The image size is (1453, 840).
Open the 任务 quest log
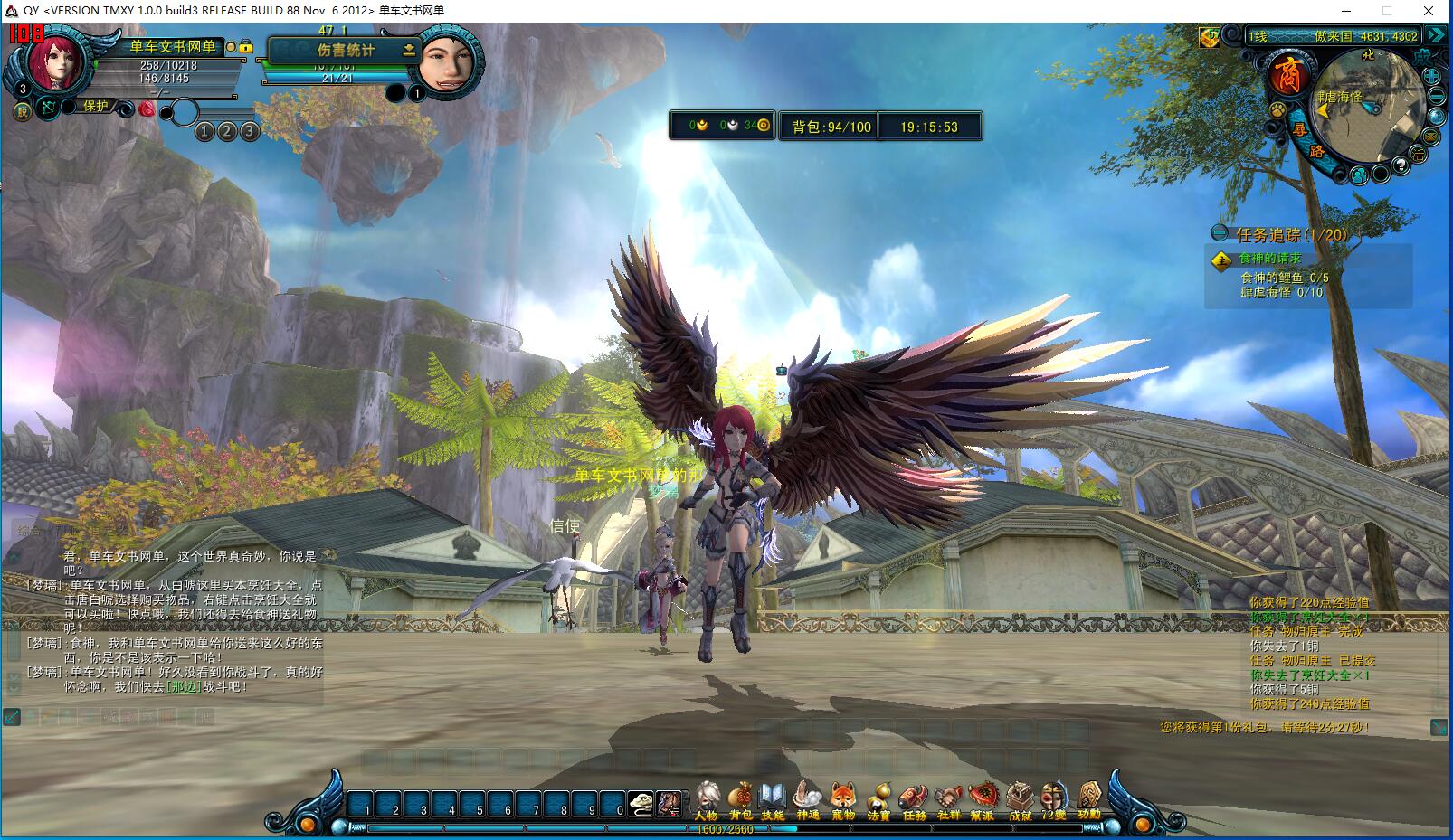pos(914,801)
